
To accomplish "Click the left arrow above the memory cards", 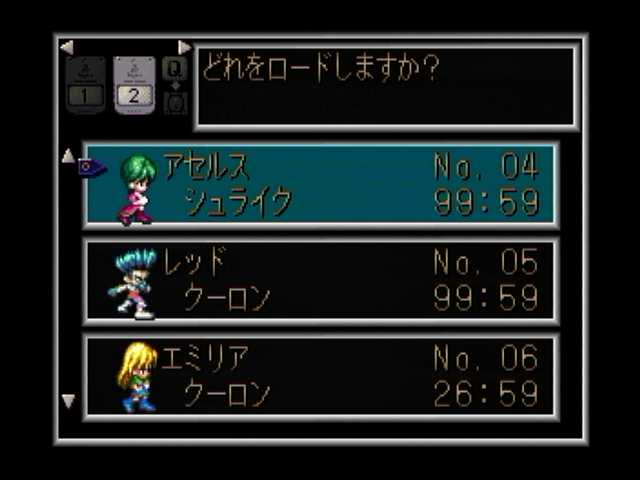I will [x=66, y=47].
